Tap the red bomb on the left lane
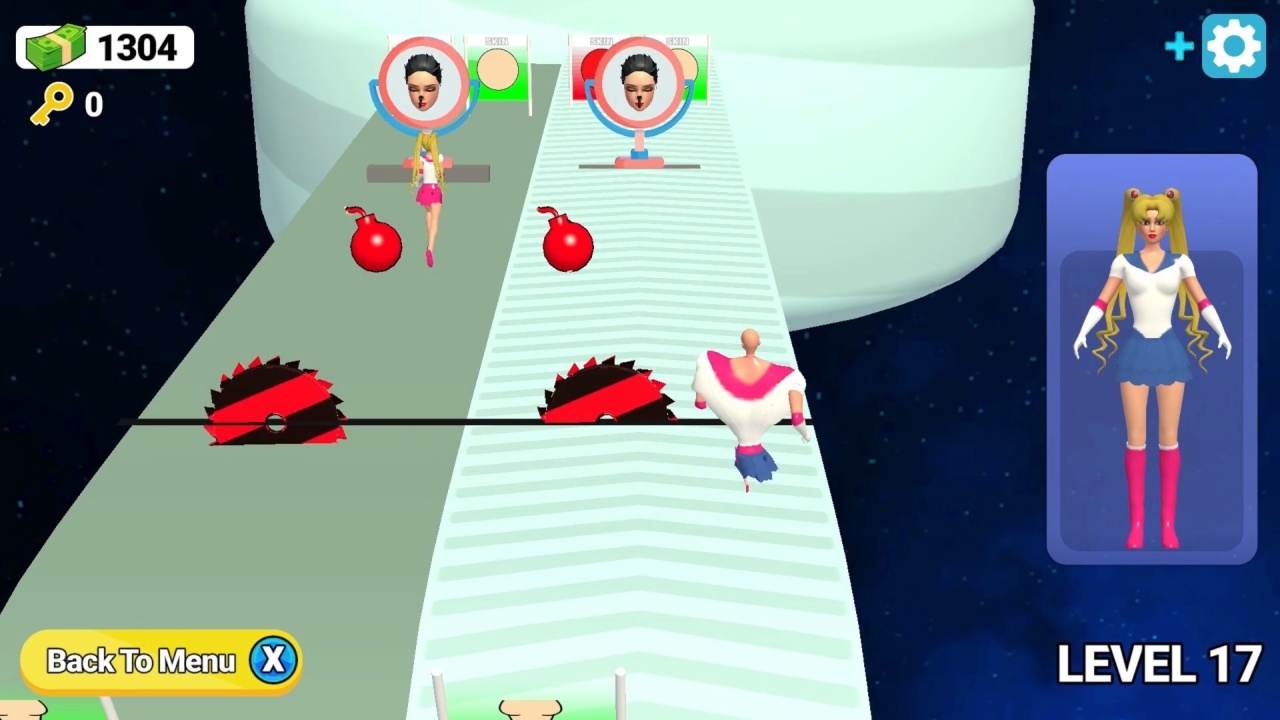 376,243
